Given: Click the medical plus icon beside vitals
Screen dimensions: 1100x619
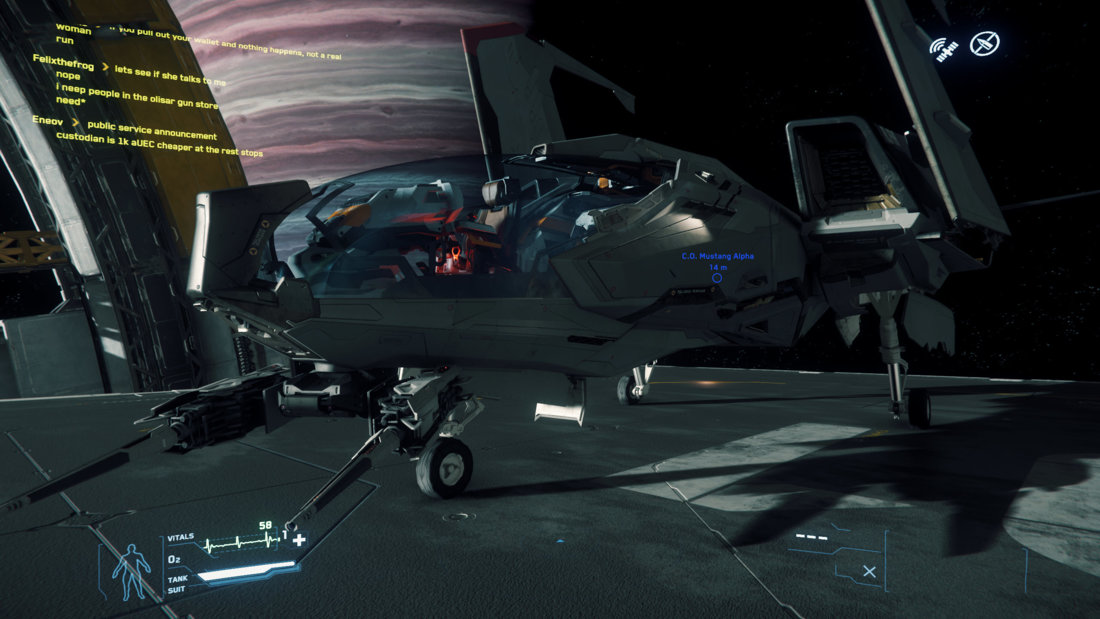Looking at the screenshot, I should tap(298, 541).
